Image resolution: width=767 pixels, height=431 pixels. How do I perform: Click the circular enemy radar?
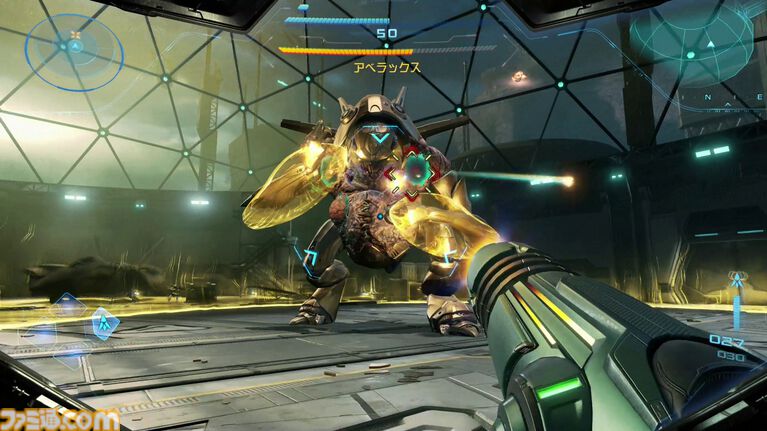75,45
